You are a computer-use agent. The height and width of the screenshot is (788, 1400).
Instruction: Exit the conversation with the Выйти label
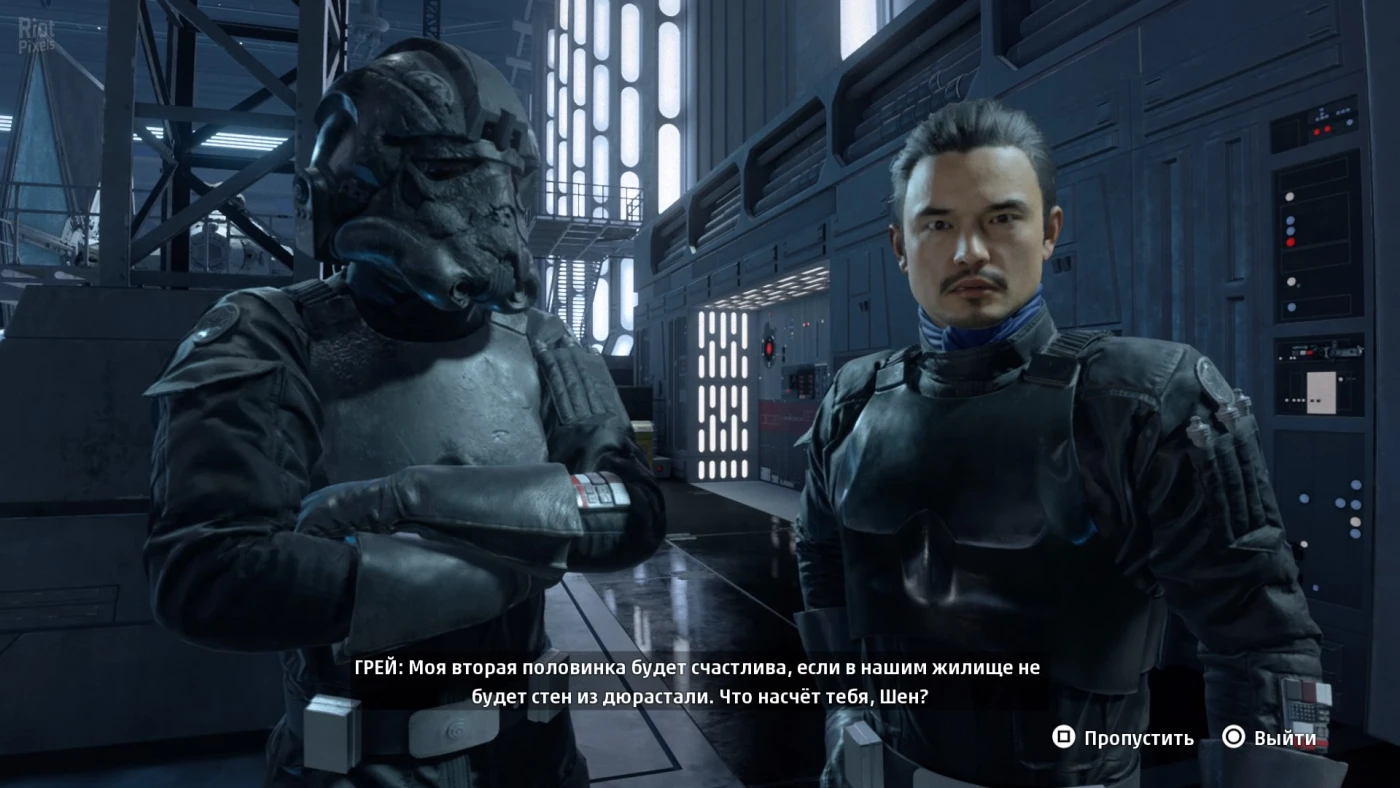[x=1285, y=739]
